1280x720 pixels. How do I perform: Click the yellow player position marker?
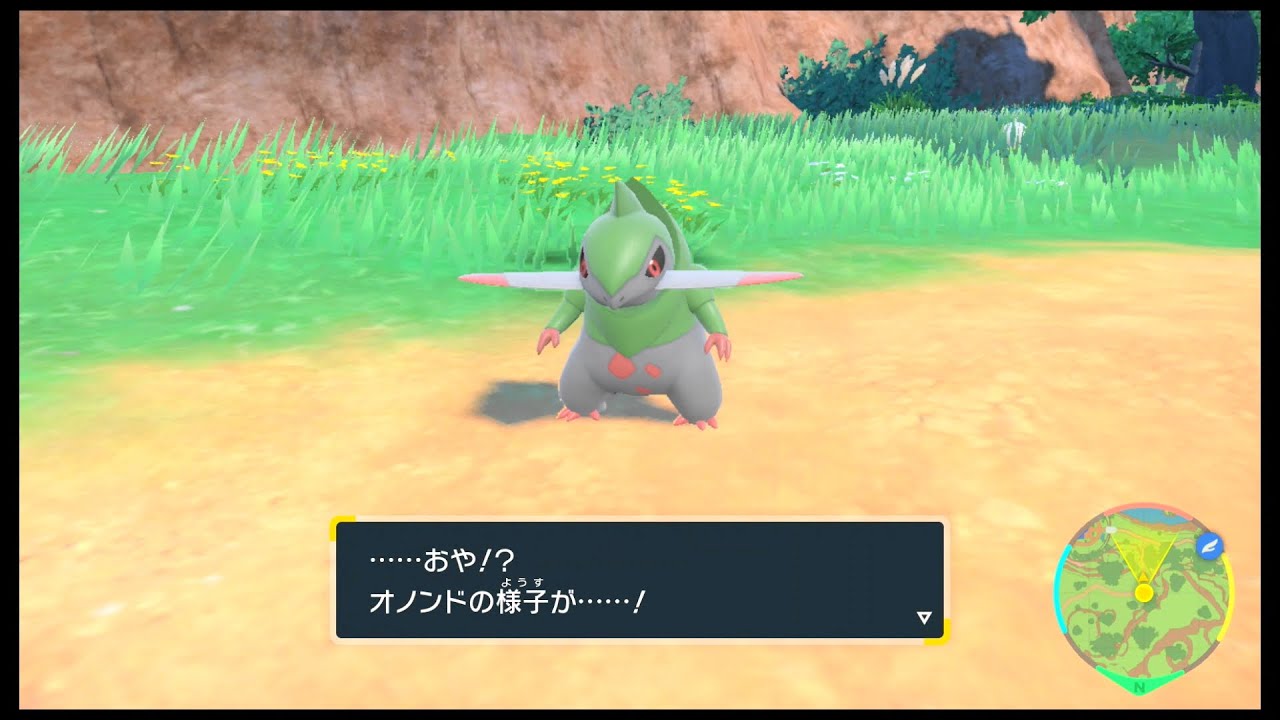(x=1143, y=592)
